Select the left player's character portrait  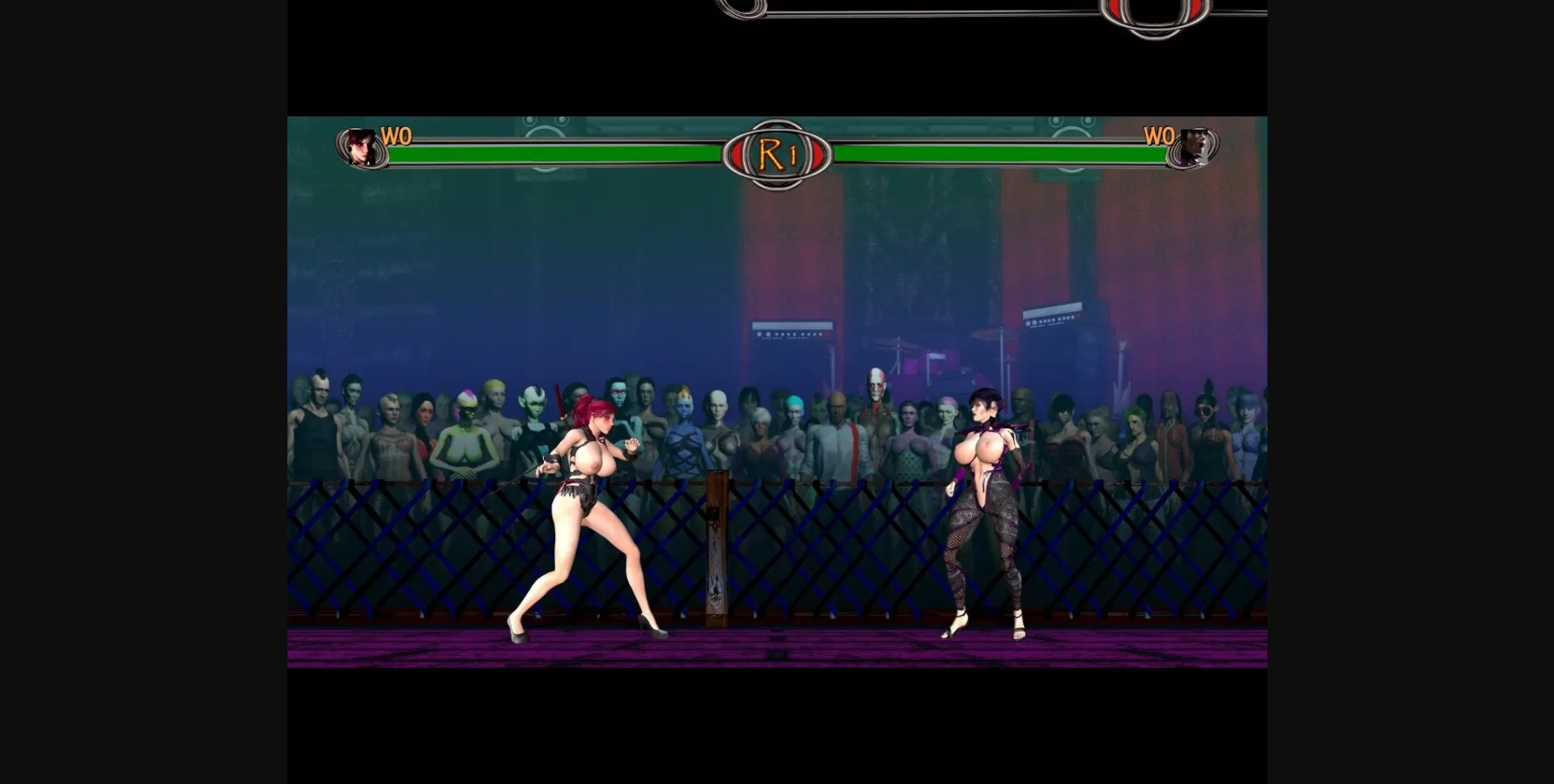coord(359,150)
